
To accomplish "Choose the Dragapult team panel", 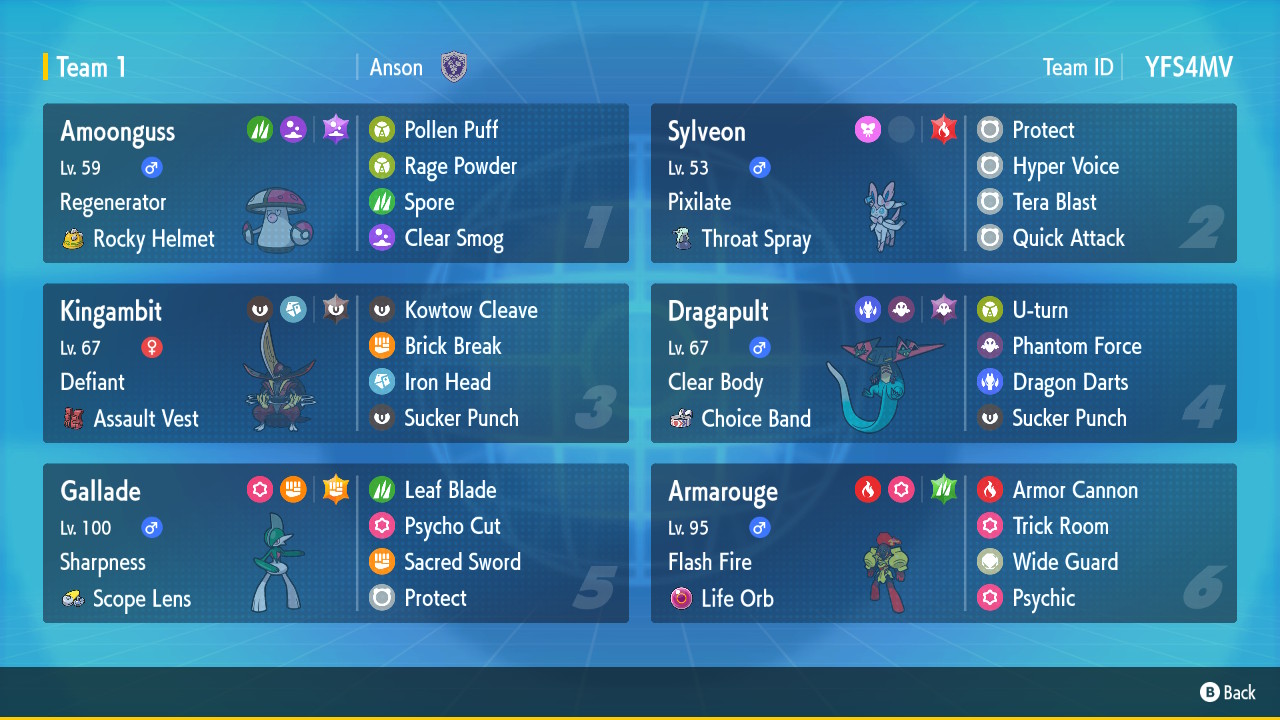I will [943, 363].
